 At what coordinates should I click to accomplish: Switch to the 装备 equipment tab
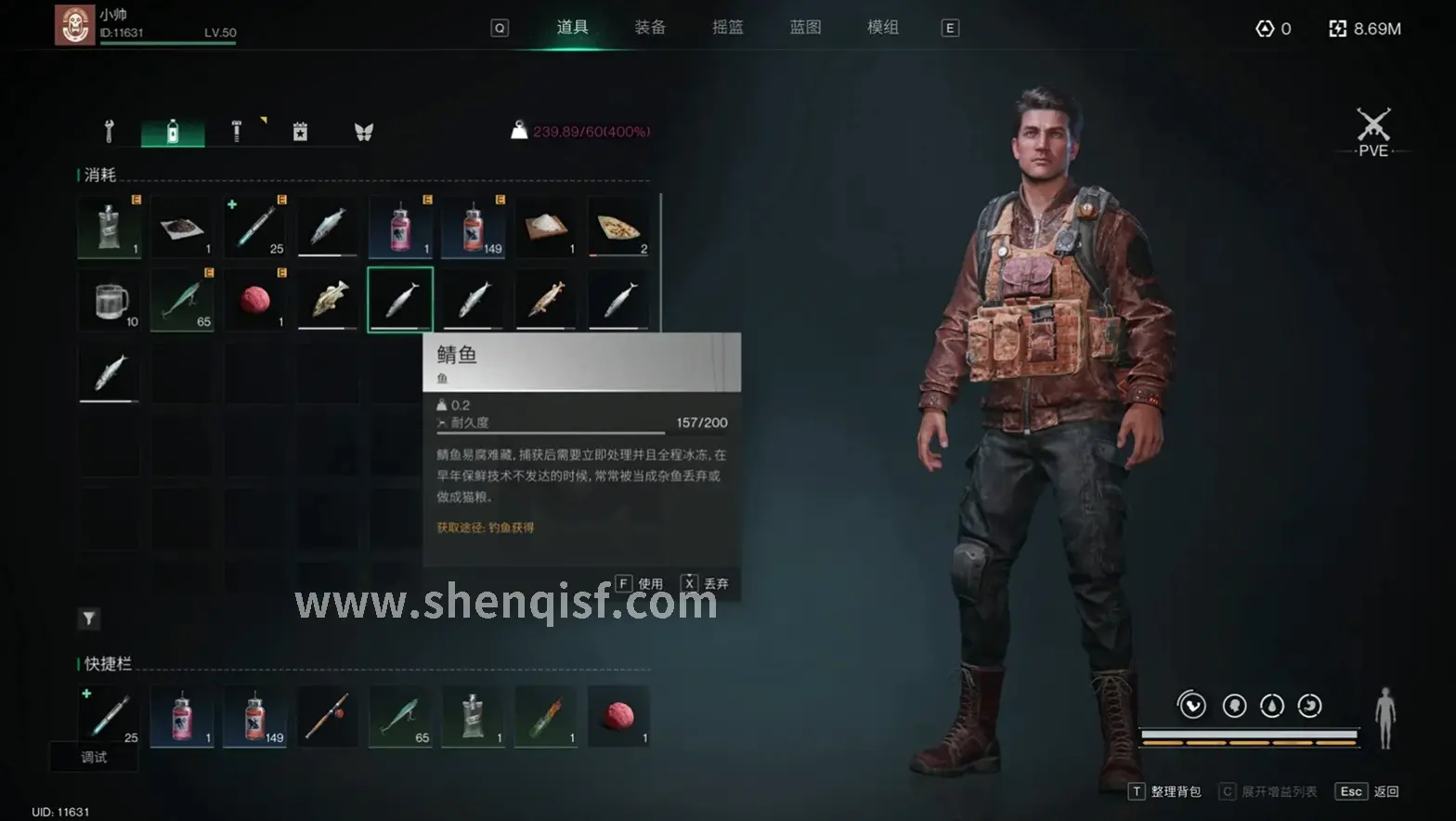(650, 28)
